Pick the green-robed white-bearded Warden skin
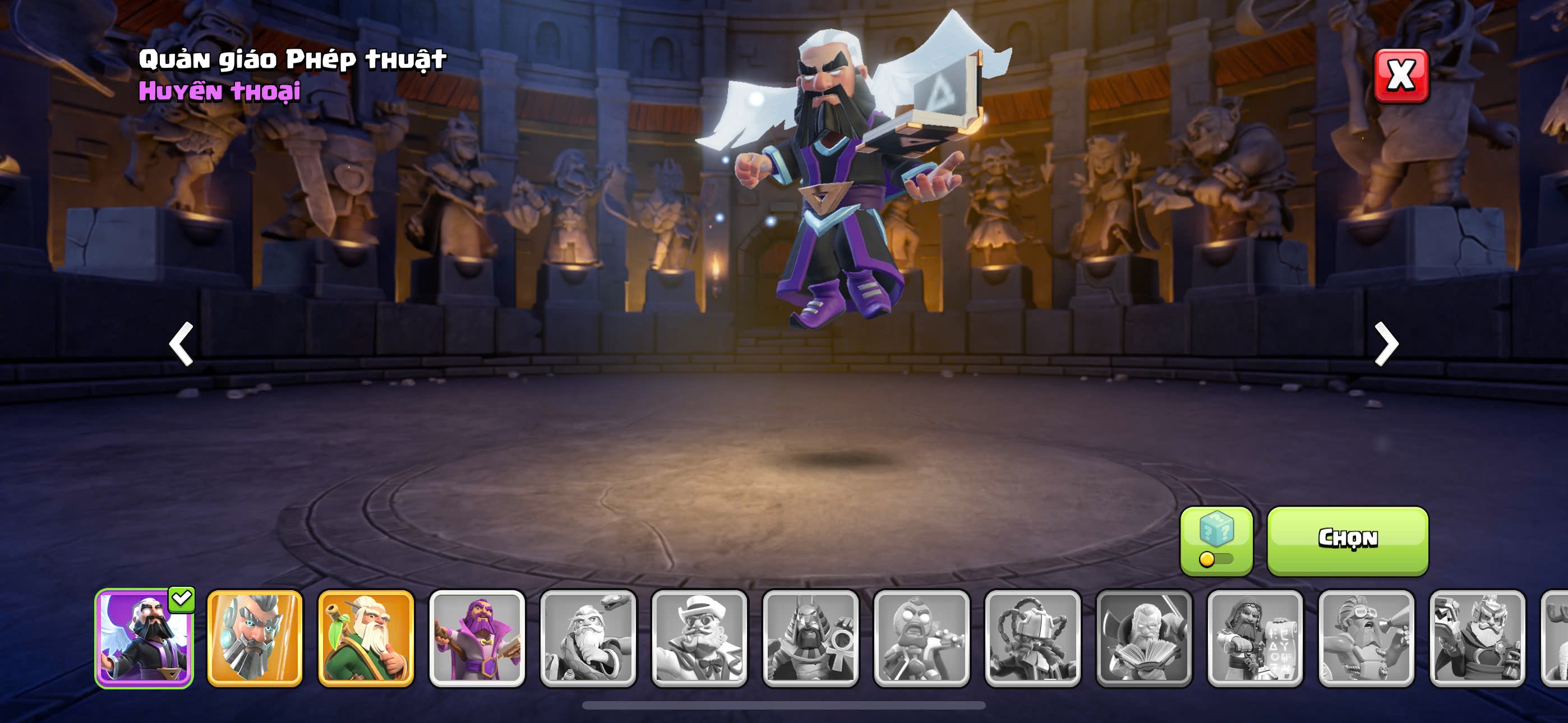This screenshot has width=1568, height=723. click(x=366, y=638)
